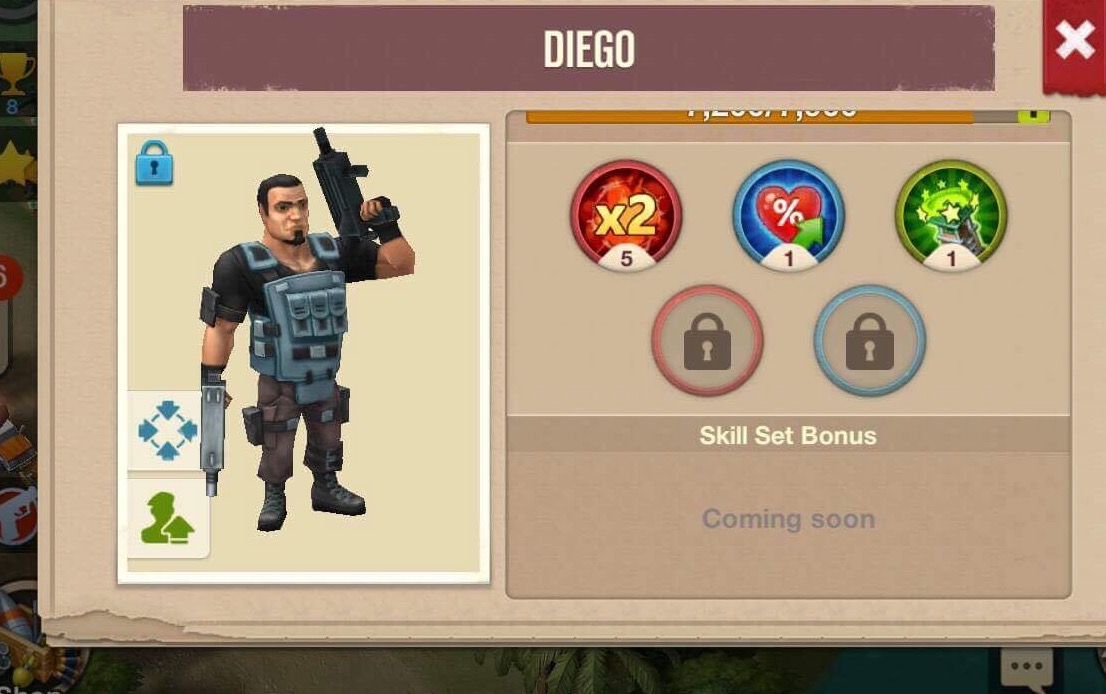Select the green star skill icon

[x=950, y=215]
